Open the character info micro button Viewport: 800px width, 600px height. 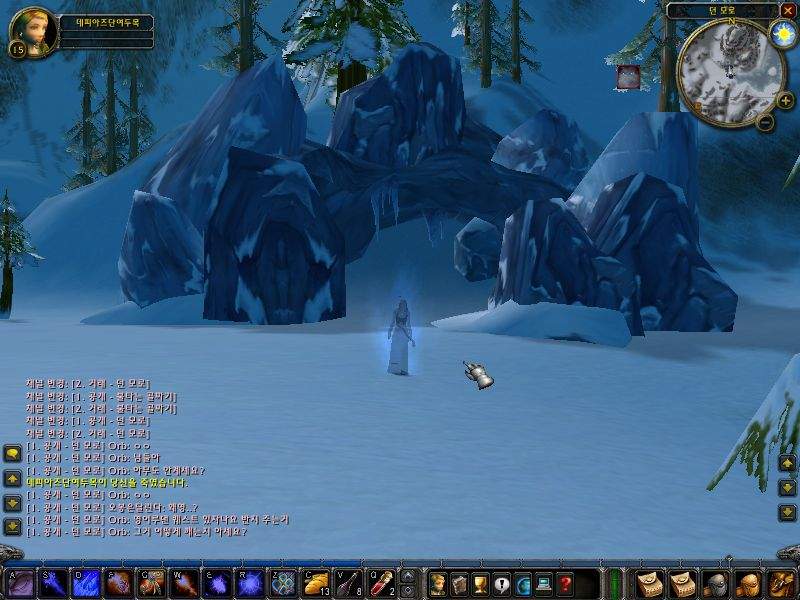pyautogui.click(x=437, y=583)
